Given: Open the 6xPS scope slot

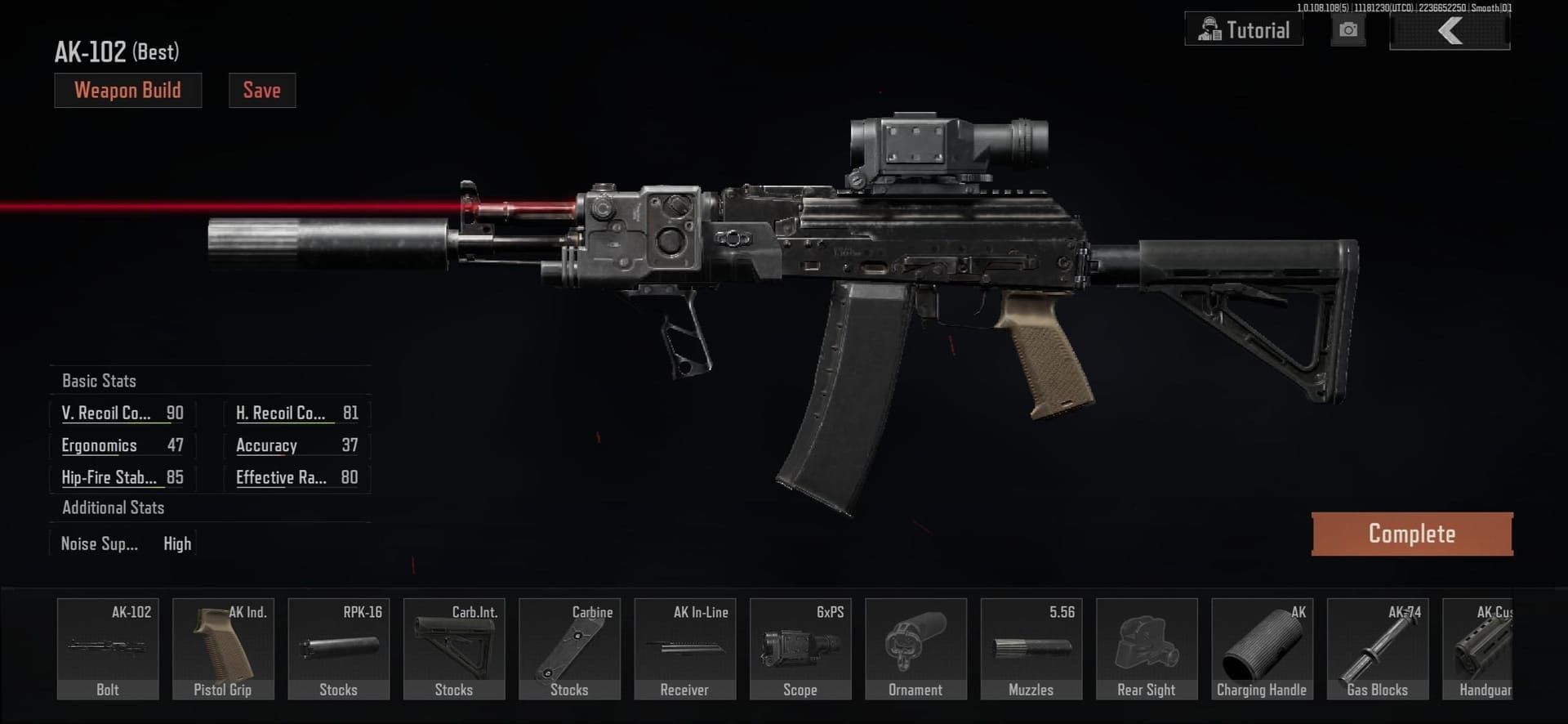Looking at the screenshot, I should point(800,648).
